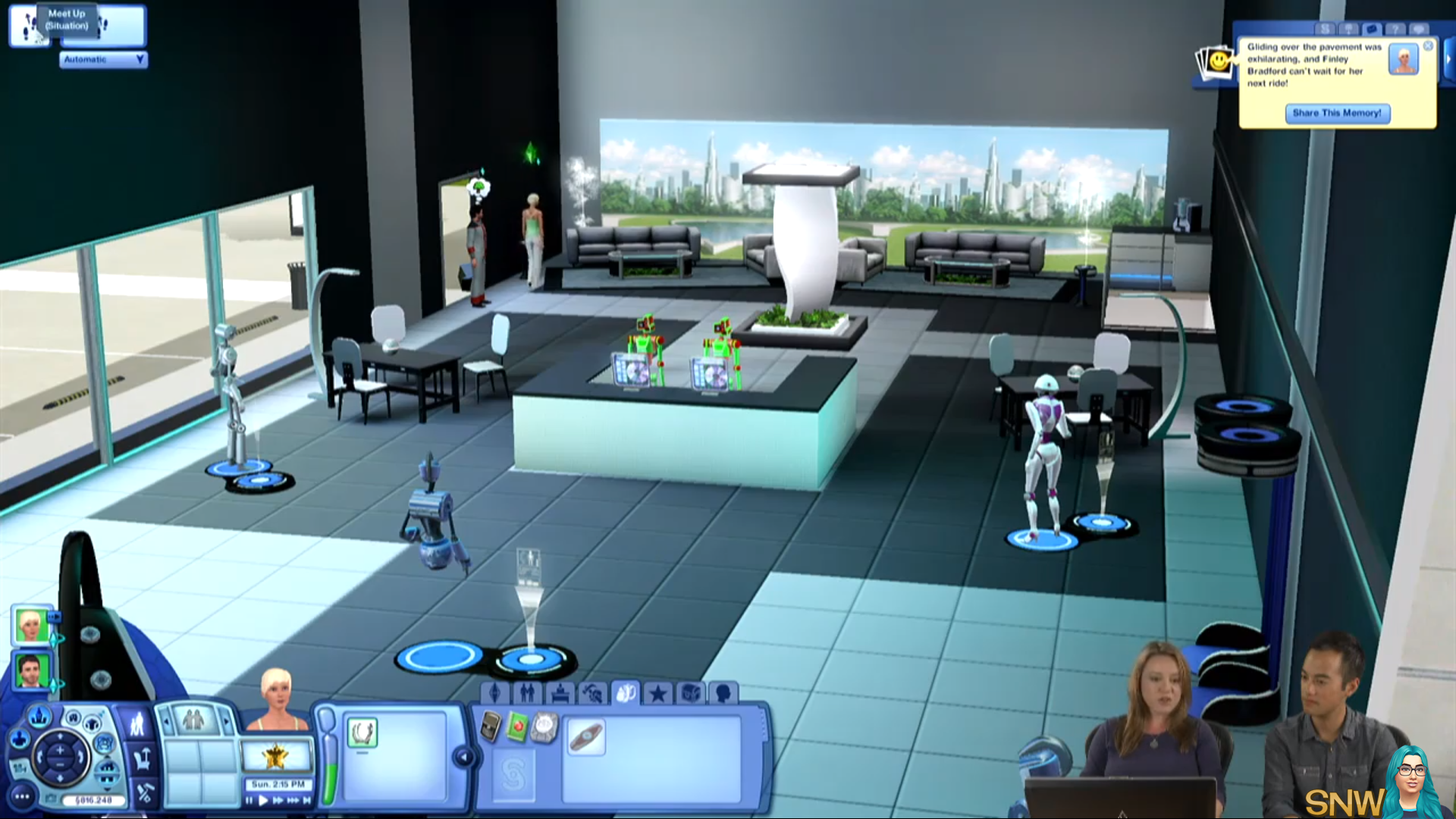This screenshot has width=1456, height=819.
Task: Open the Relationships two-figures tab
Action: tap(528, 692)
